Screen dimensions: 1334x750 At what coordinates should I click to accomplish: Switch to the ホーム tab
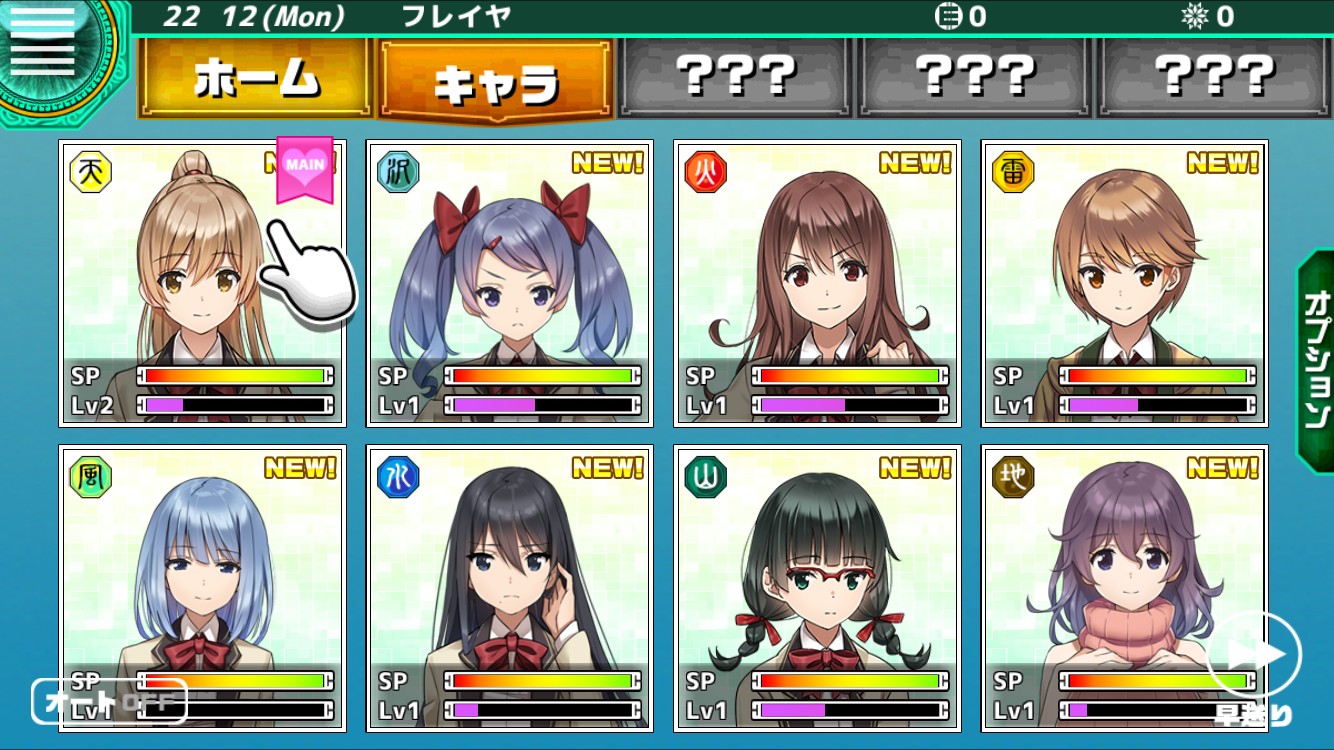point(256,78)
